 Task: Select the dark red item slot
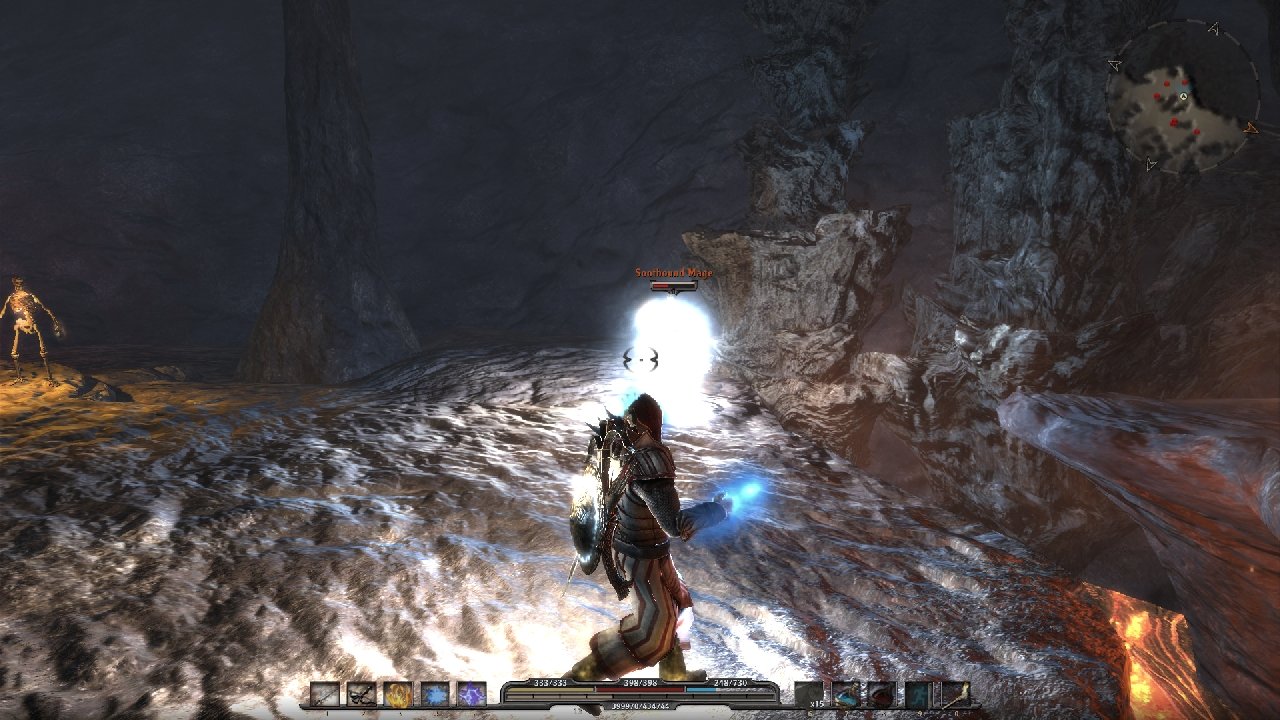coord(882,694)
